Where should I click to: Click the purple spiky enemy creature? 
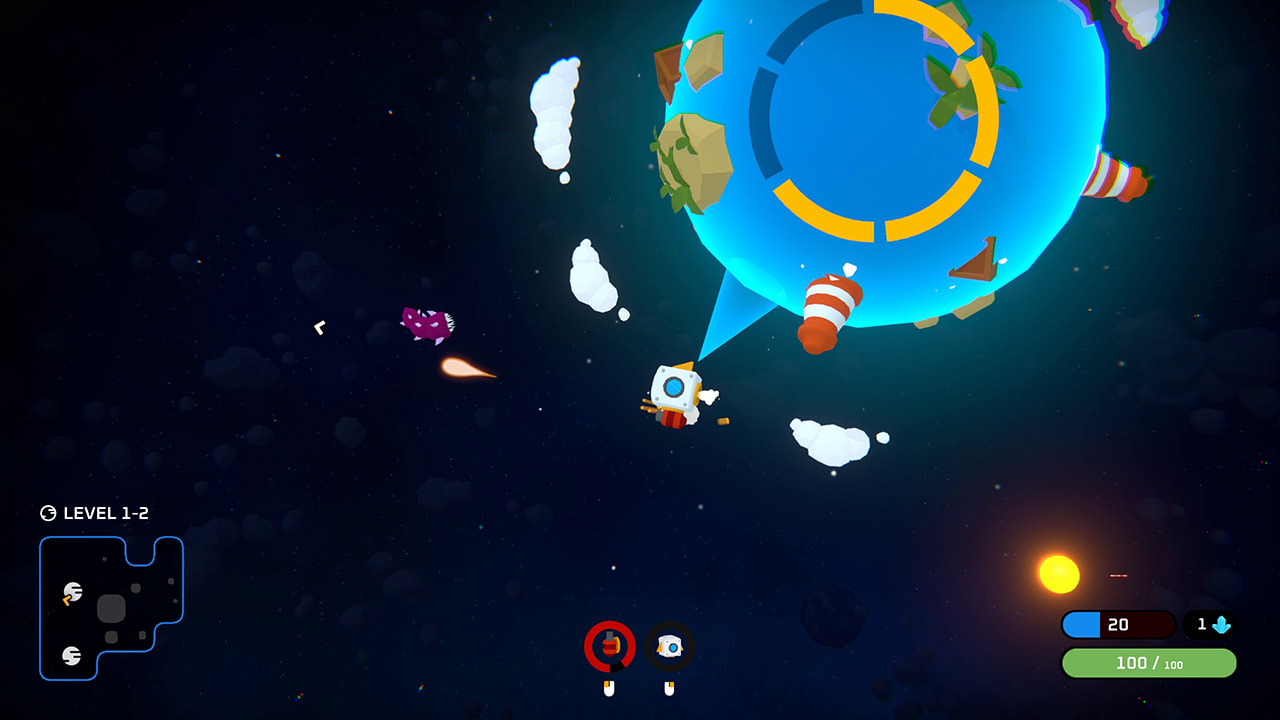425,325
